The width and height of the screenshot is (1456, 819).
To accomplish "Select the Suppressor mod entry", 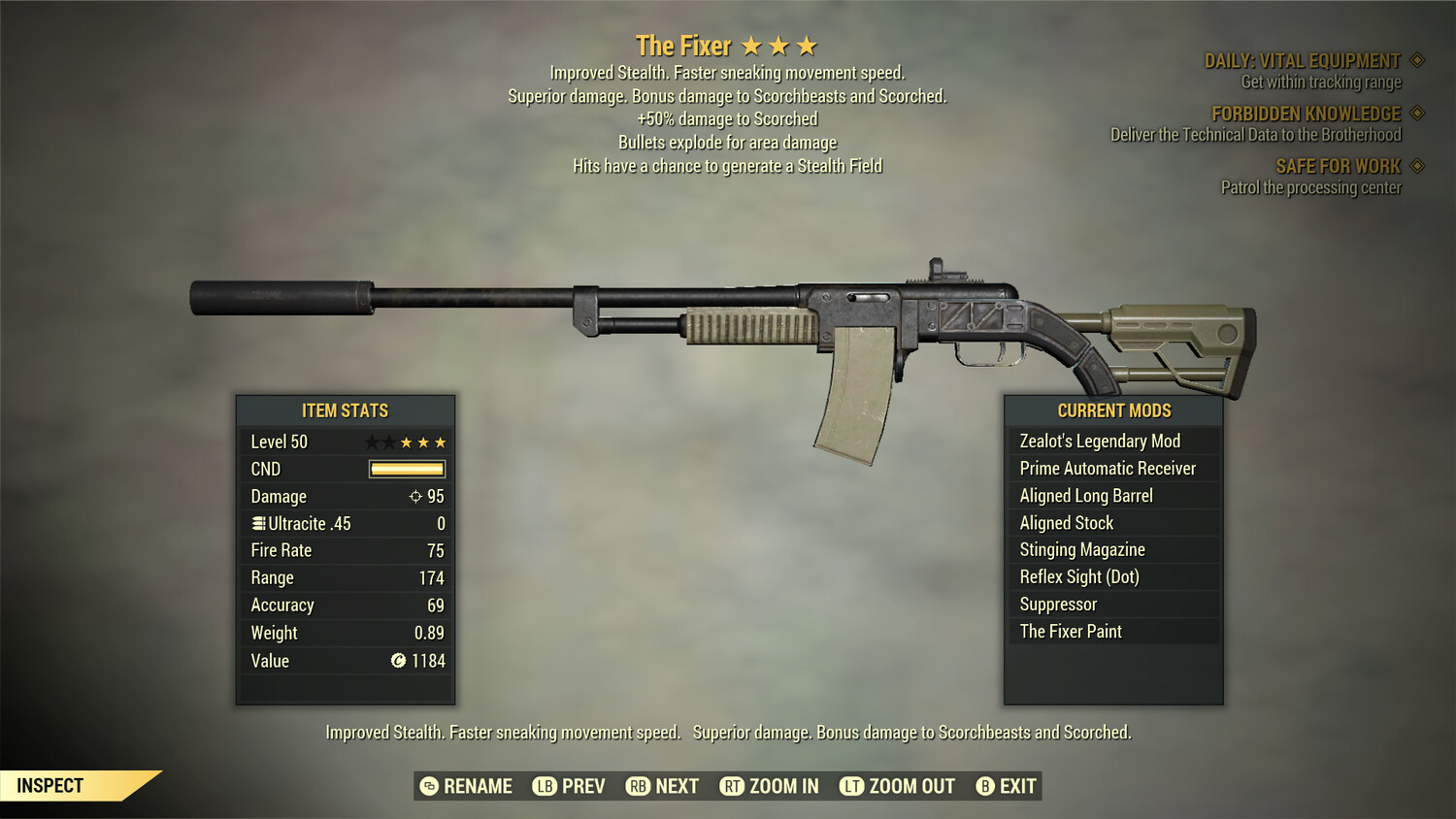I will (1057, 604).
